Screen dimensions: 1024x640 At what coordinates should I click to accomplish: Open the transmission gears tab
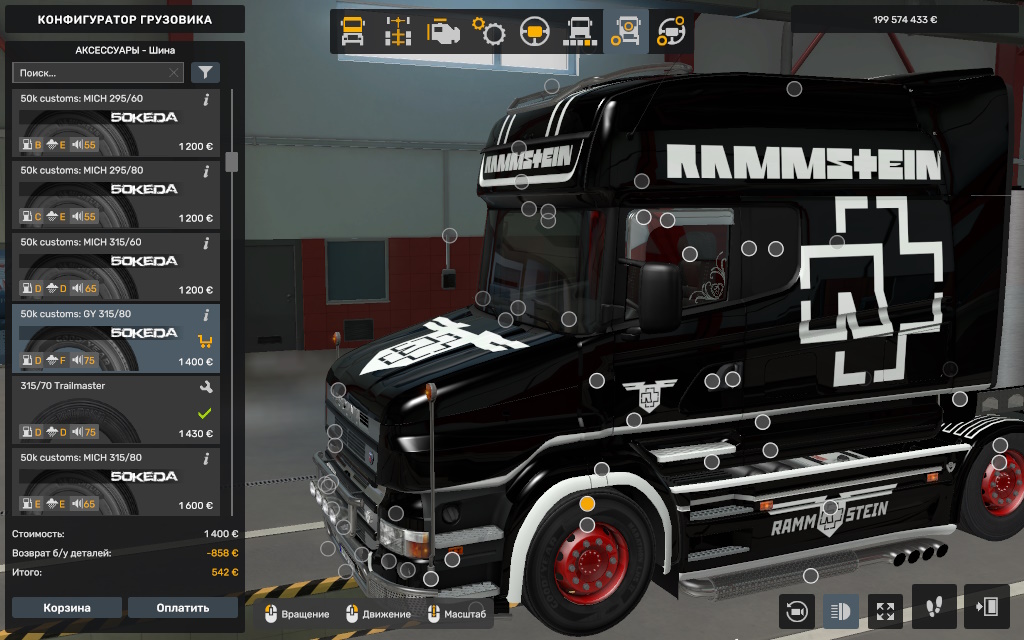click(x=490, y=32)
